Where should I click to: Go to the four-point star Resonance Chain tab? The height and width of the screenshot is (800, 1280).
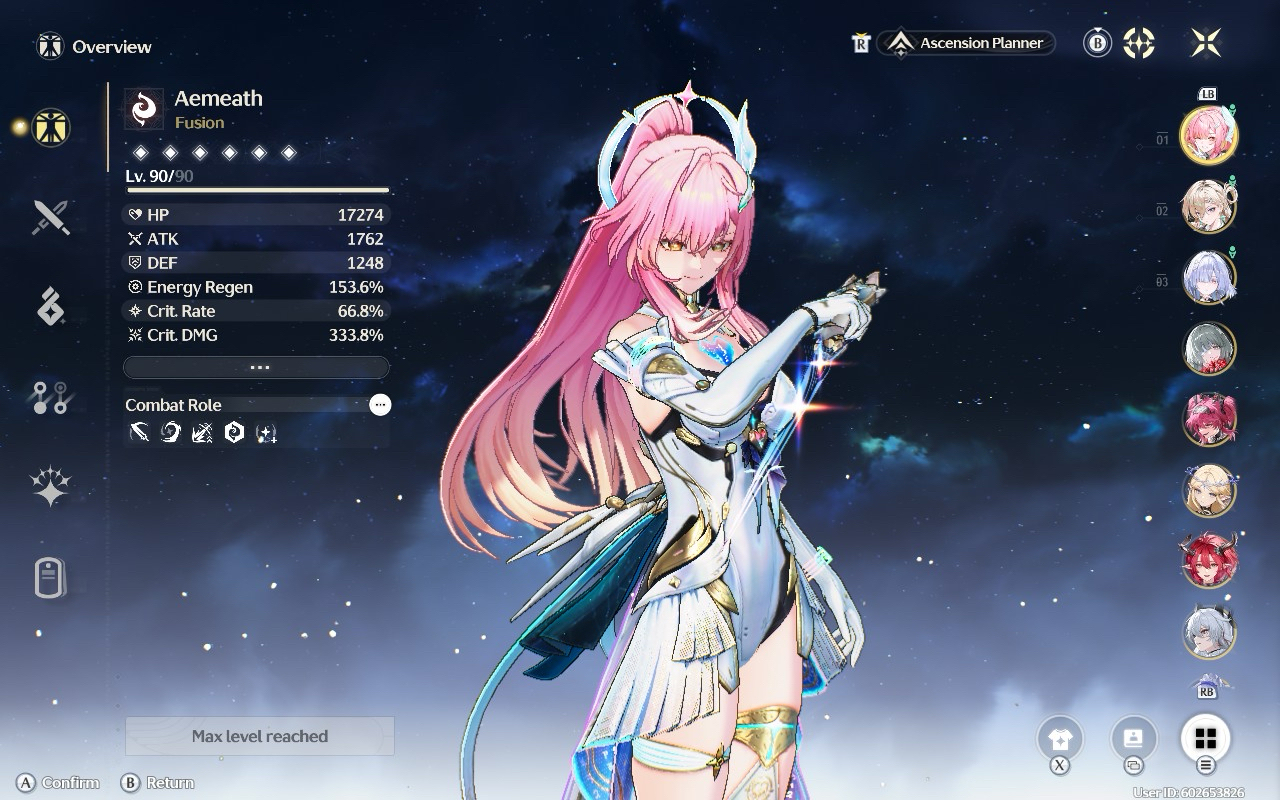coord(50,488)
